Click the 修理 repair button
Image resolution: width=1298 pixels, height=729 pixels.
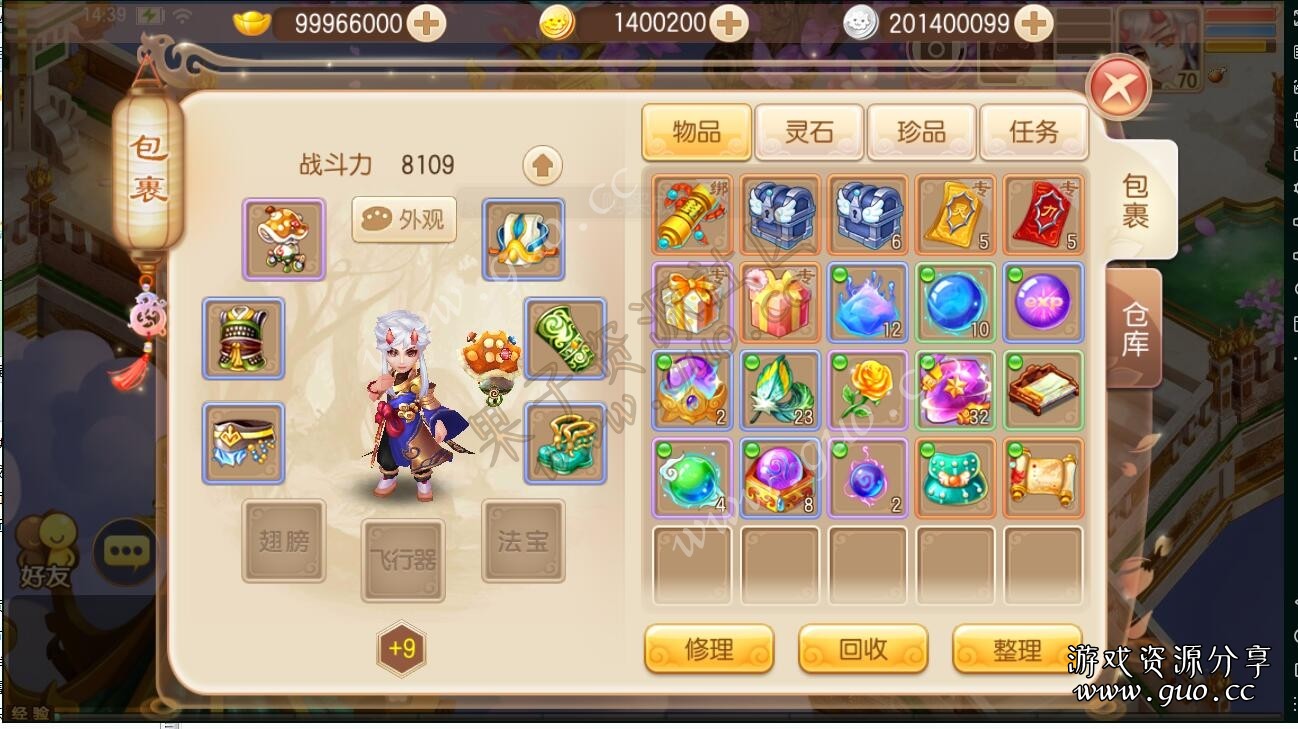[x=709, y=649]
